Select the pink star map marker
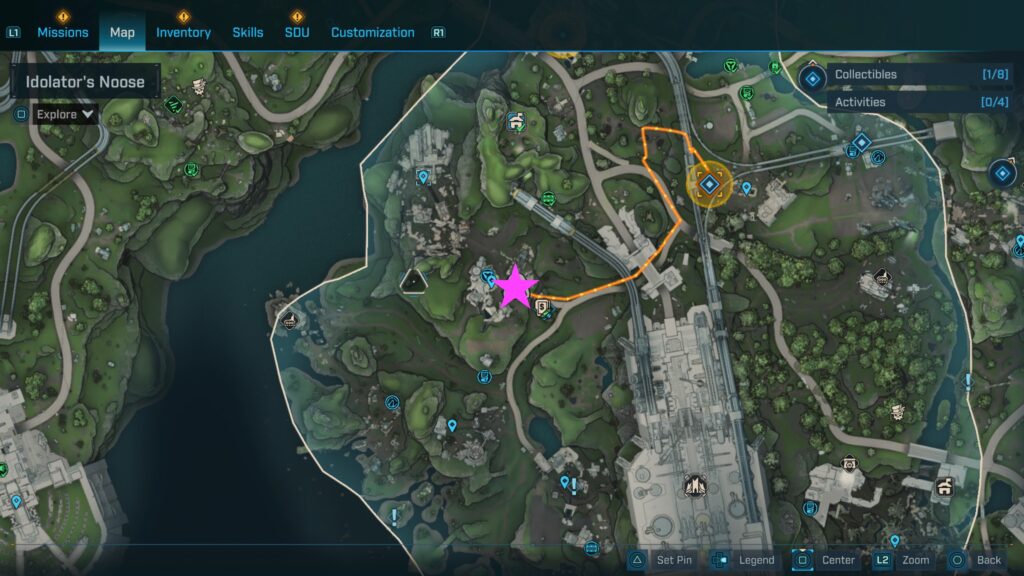This screenshot has width=1024, height=576. click(516, 286)
